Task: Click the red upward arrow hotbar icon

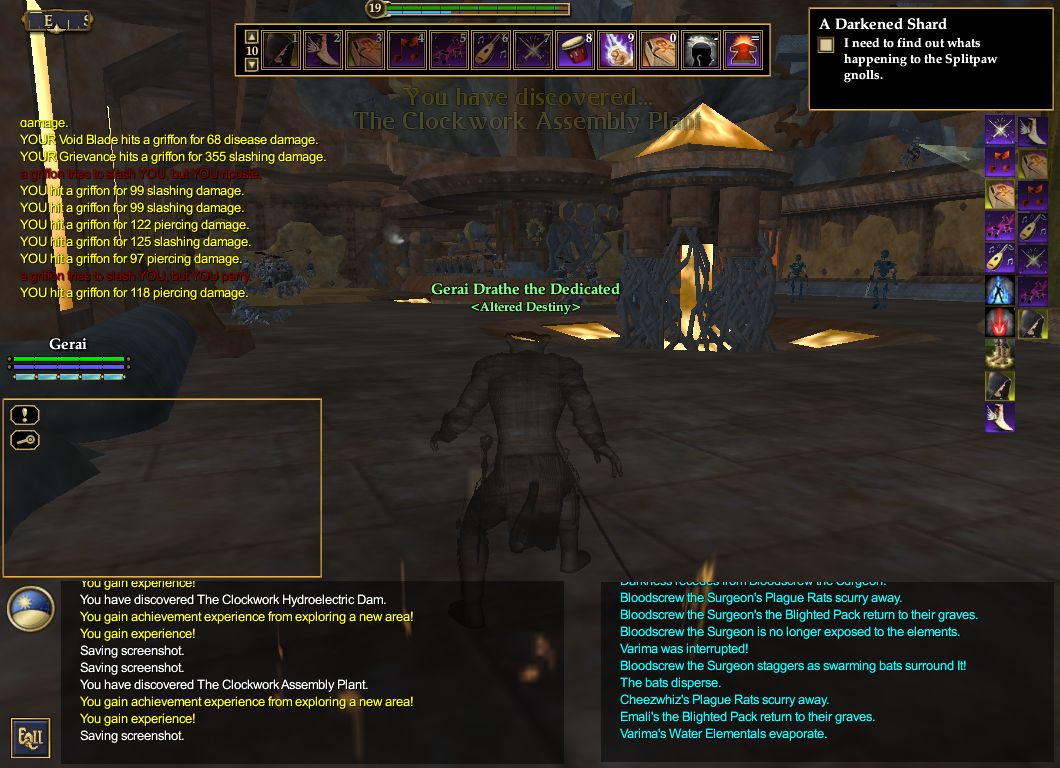Action: pyautogui.click(x=743, y=50)
